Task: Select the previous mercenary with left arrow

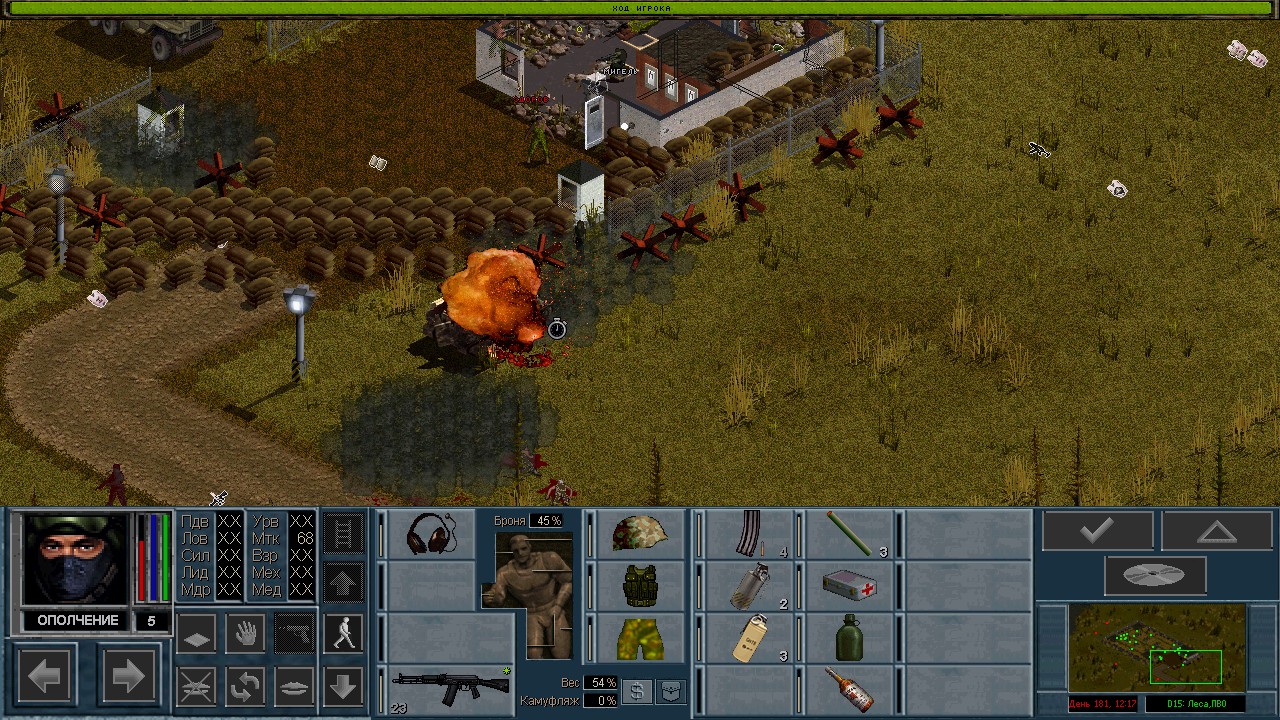Action: (x=45, y=677)
